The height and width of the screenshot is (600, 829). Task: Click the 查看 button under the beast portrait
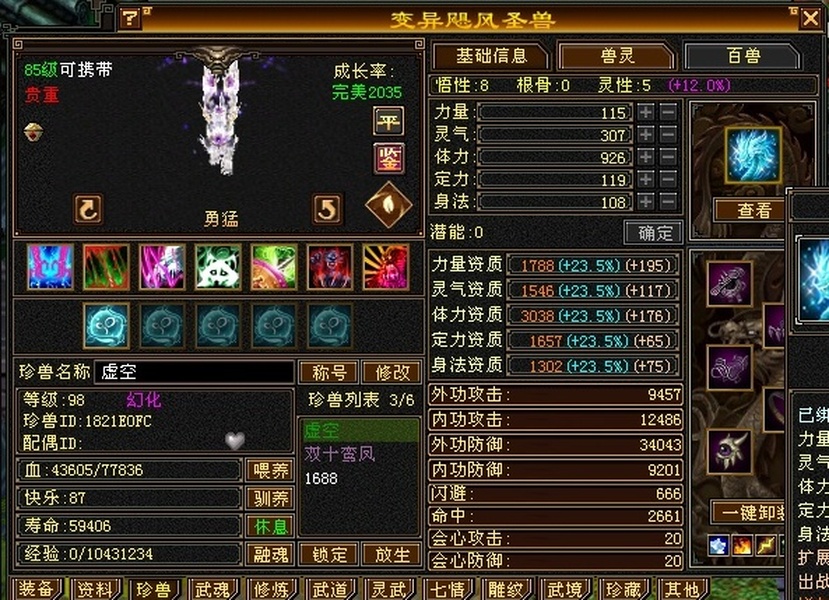click(x=754, y=210)
